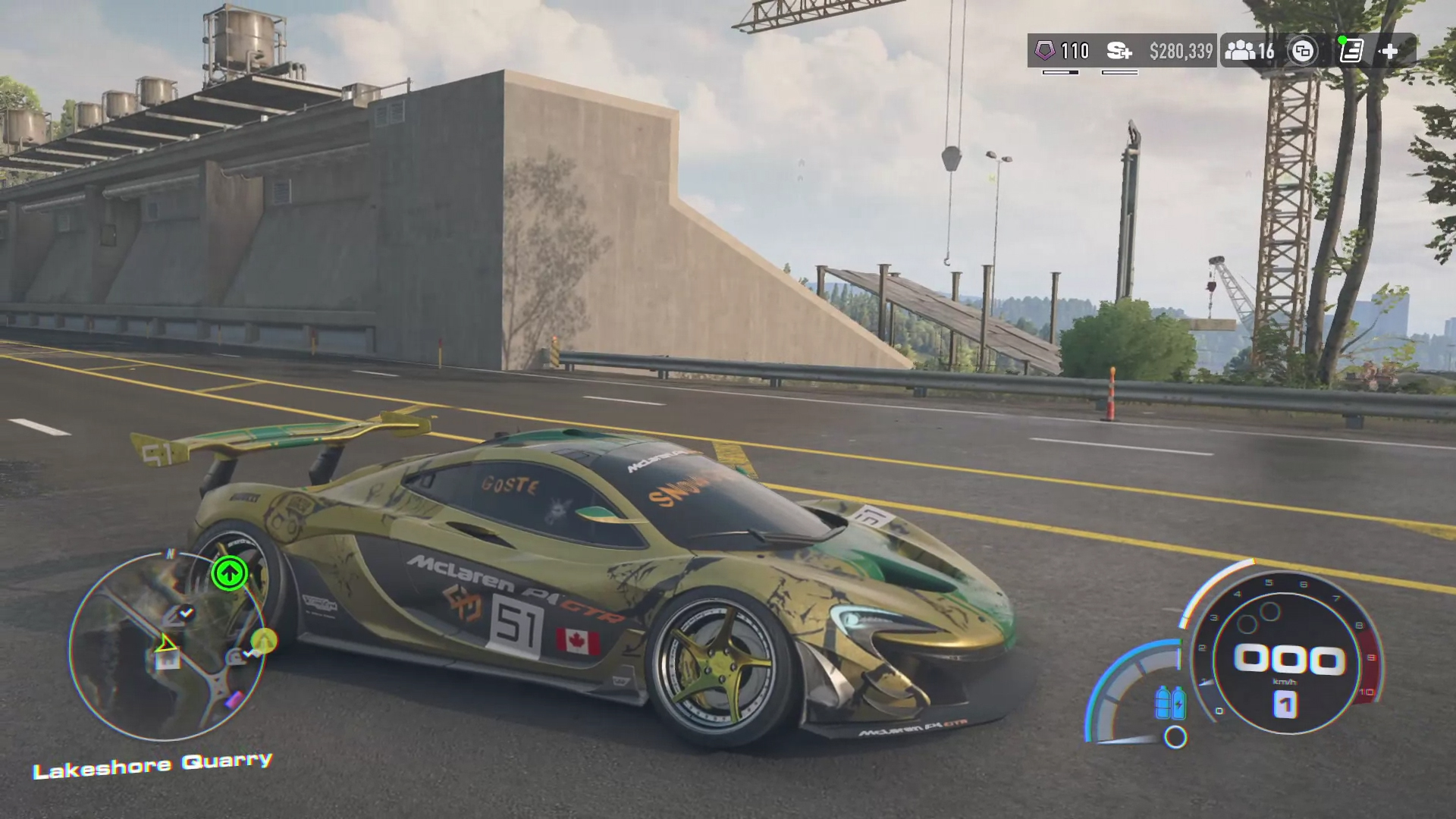Open the players list showing 16
Viewport: 1456px width, 819px height.
pyautogui.click(x=1250, y=51)
